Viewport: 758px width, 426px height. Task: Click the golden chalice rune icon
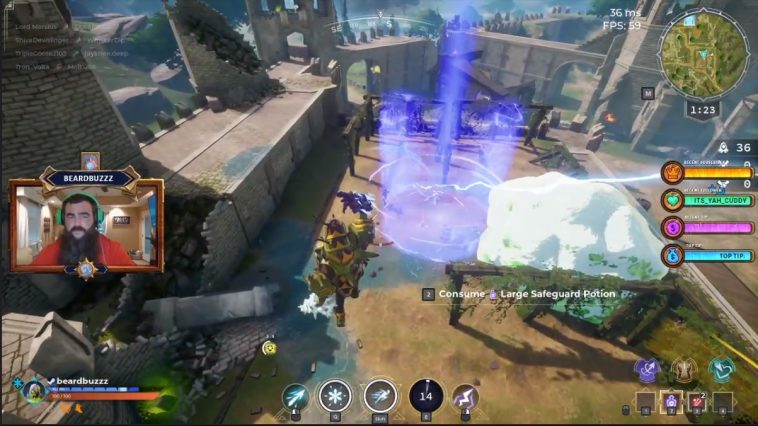pos(684,370)
